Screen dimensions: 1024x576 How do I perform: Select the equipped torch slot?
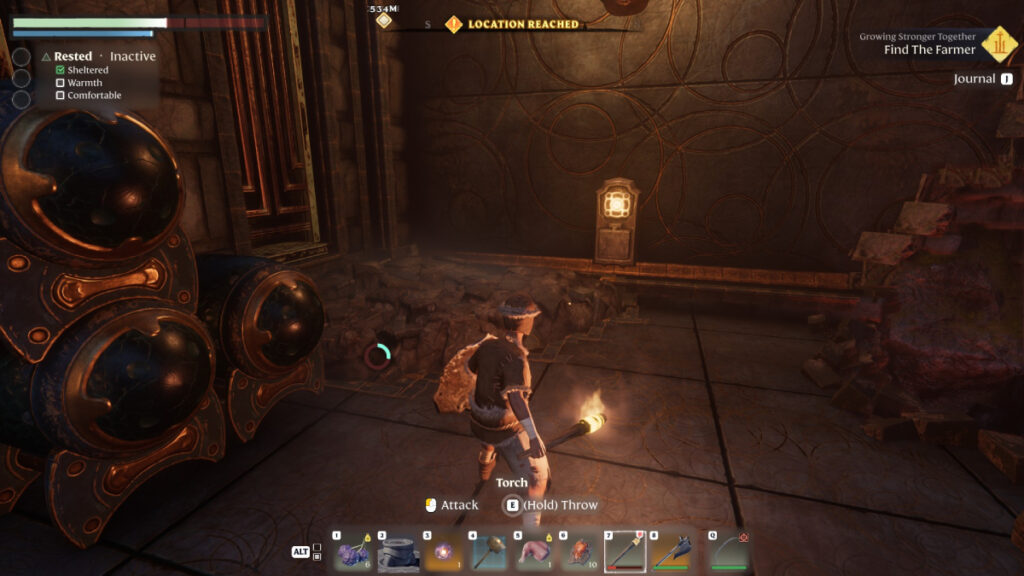[626, 551]
